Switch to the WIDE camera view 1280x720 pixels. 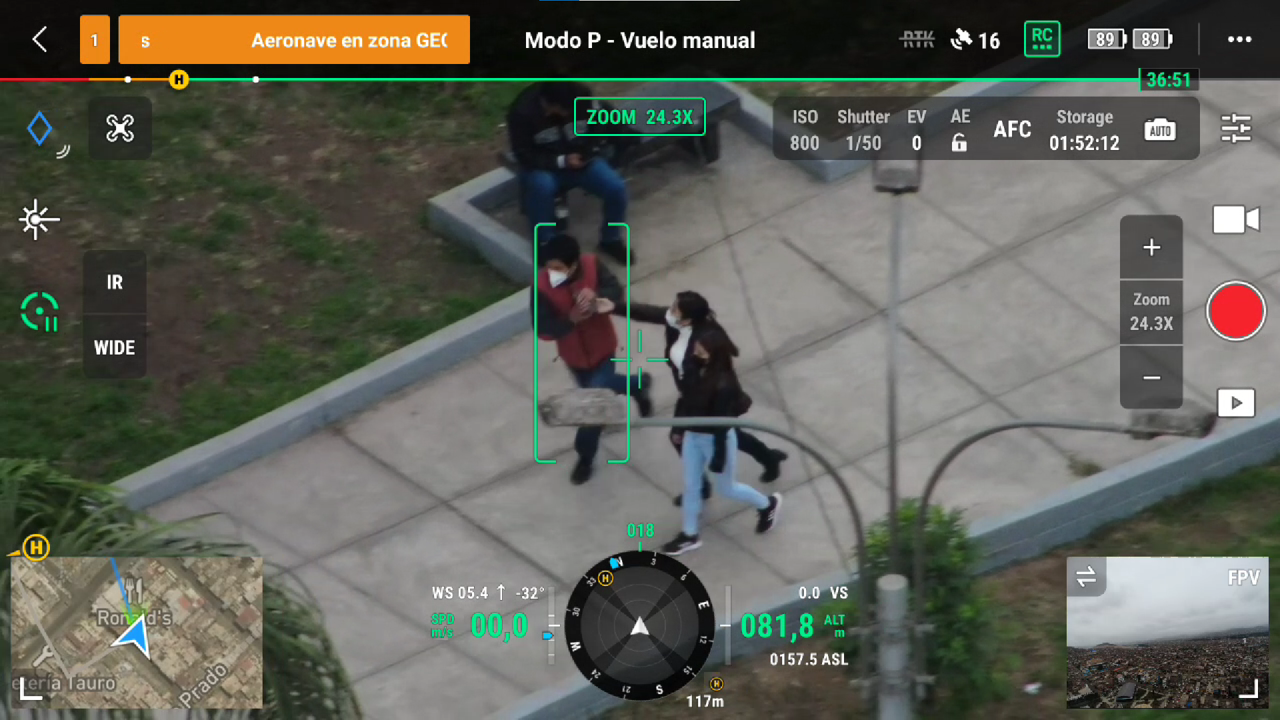114,348
